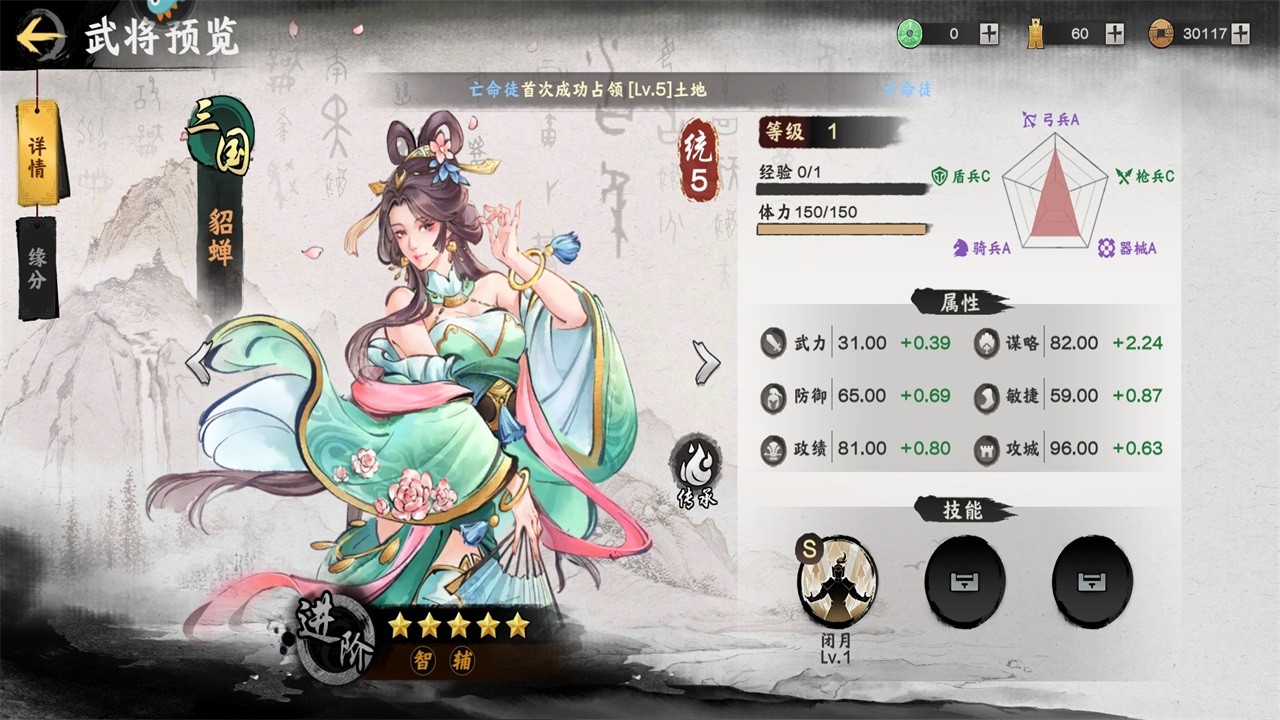Select the 闭月 S-rank skill icon

pyautogui.click(x=837, y=581)
